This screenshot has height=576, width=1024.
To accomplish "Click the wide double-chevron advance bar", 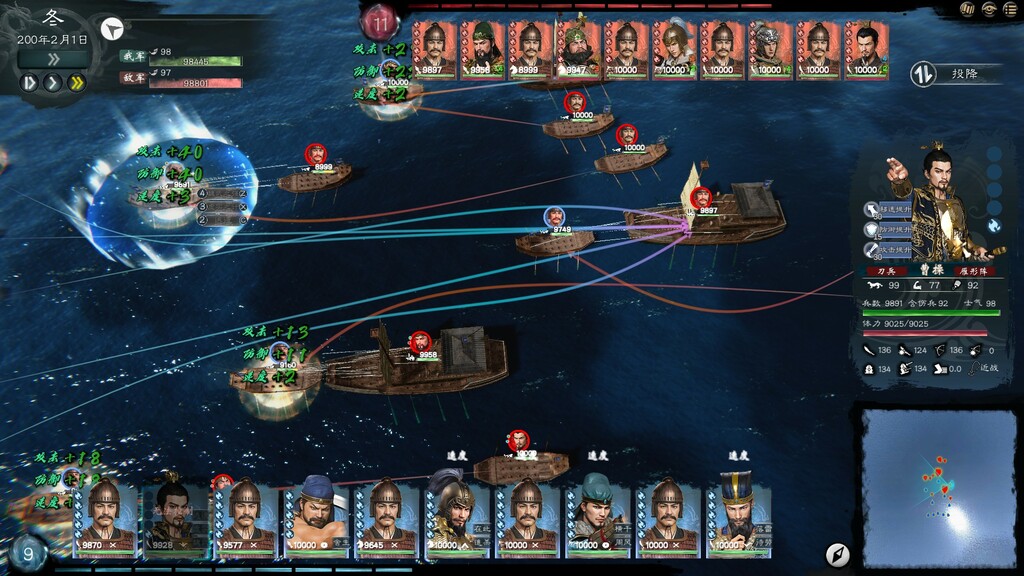I will click(x=53, y=59).
